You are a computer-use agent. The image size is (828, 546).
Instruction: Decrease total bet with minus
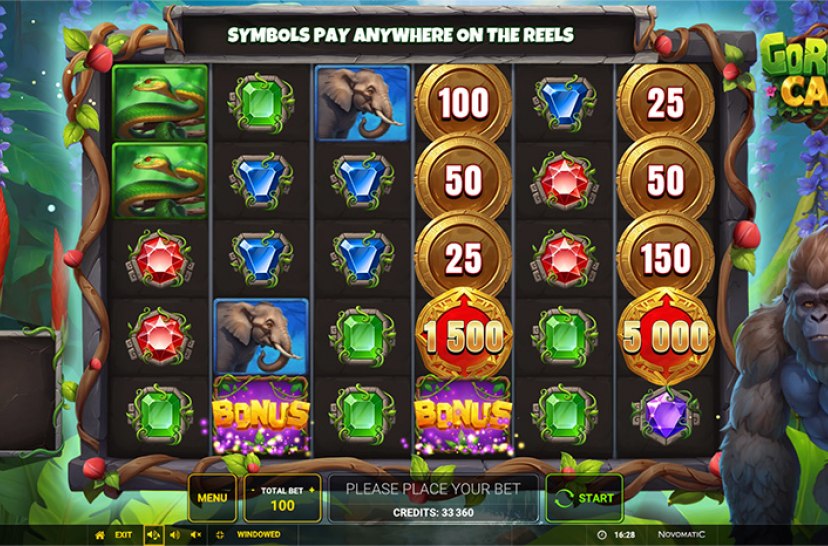[255, 489]
